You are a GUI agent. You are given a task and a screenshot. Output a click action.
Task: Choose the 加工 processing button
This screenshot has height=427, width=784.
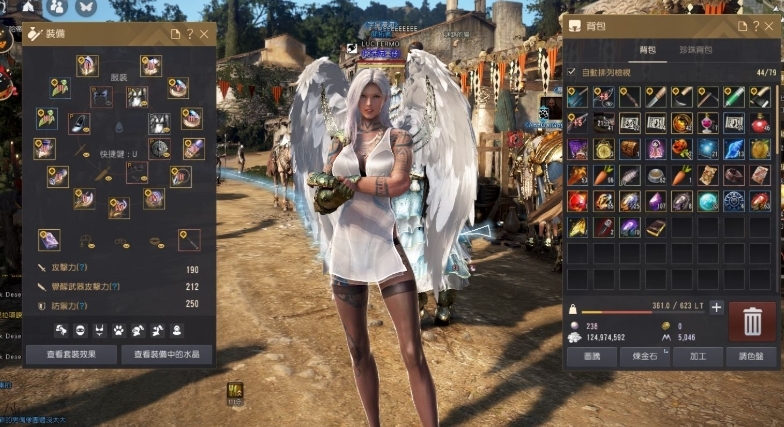[698, 356]
